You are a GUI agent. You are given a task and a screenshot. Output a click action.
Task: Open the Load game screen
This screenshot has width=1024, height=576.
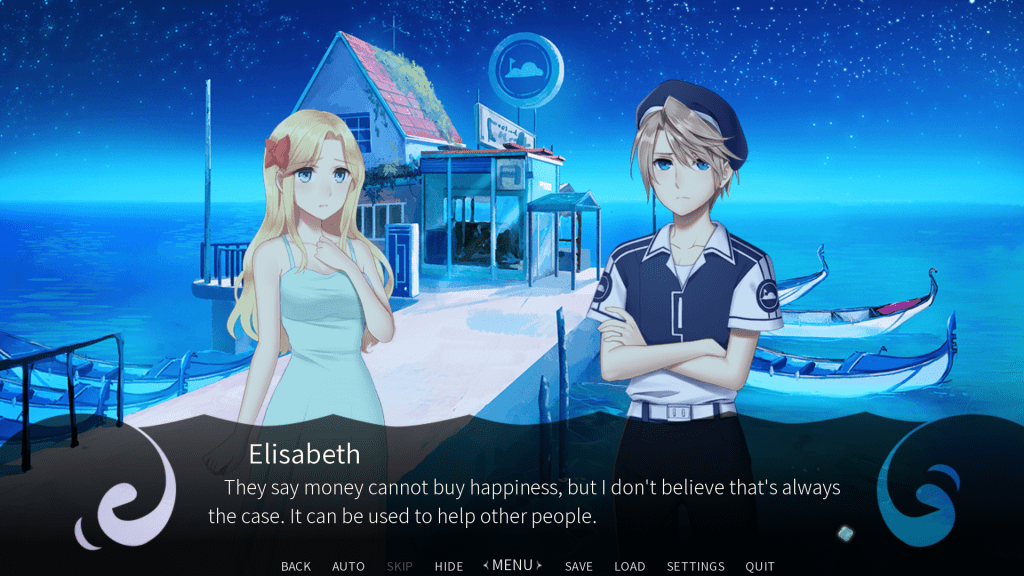click(x=630, y=566)
